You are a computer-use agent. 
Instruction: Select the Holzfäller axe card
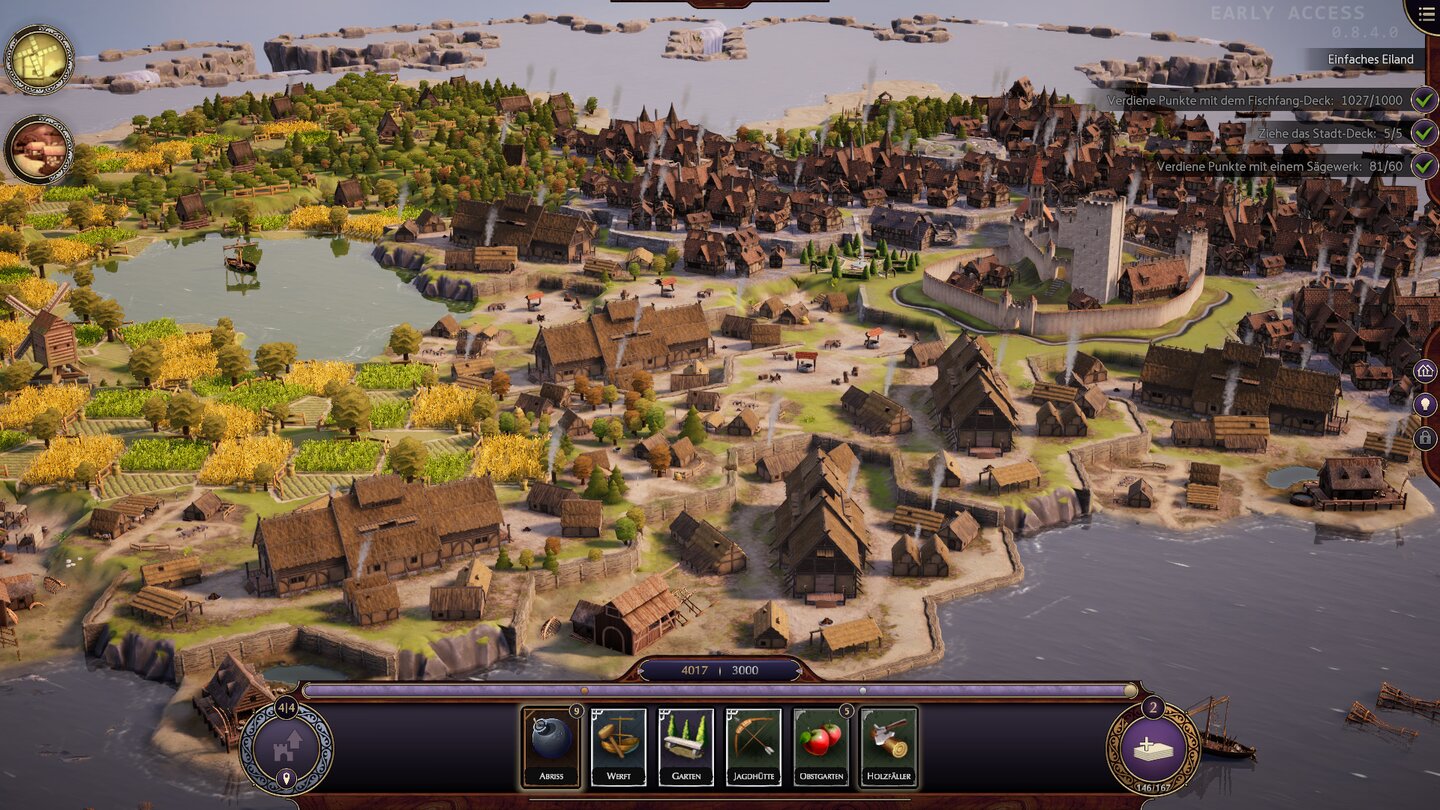(888, 746)
